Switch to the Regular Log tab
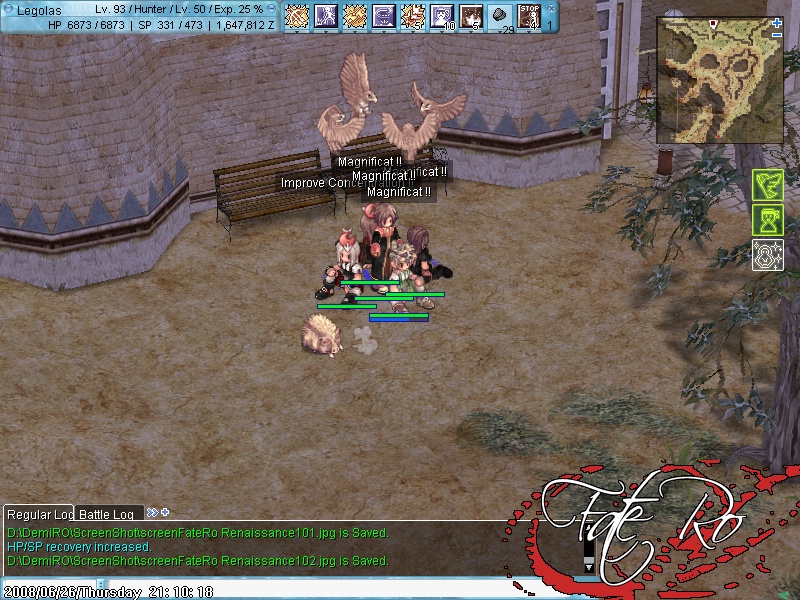Screen dimensions: 800x600 [38, 514]
